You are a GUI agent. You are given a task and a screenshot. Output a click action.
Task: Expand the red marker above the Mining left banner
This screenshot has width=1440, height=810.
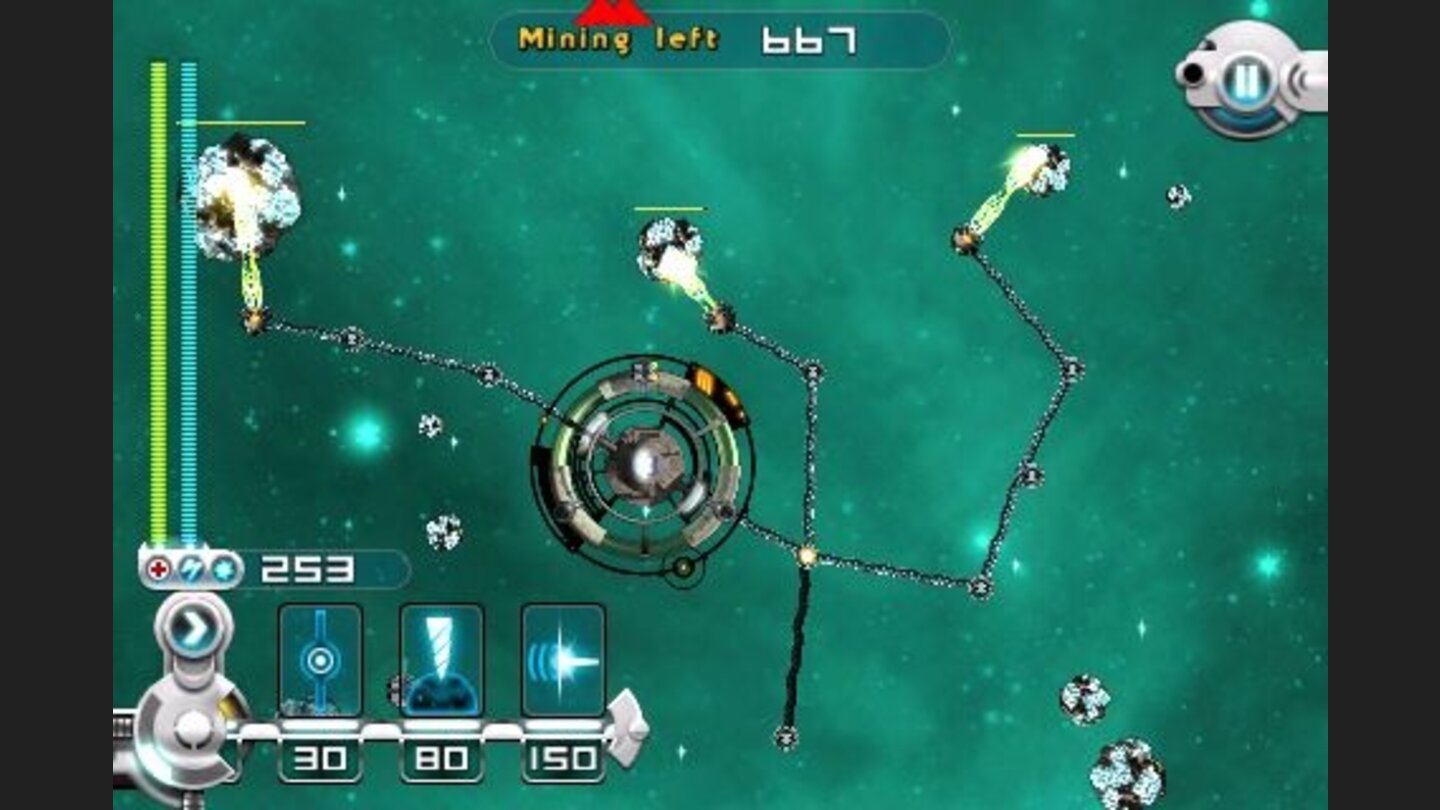coord(613,12)
